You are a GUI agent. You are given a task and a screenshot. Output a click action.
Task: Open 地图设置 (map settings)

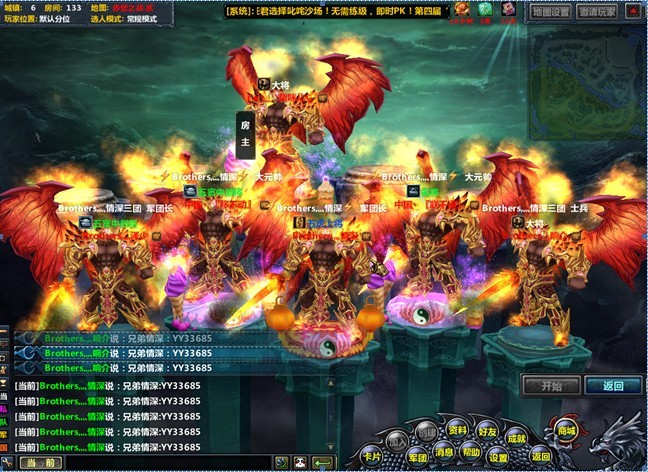point(550,13)
